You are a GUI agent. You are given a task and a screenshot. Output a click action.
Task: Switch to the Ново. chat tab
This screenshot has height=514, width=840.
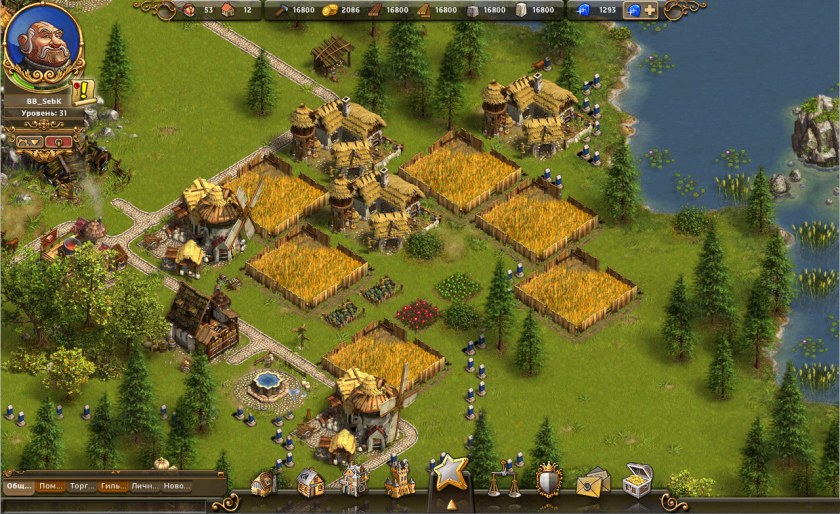click(177, 487)
